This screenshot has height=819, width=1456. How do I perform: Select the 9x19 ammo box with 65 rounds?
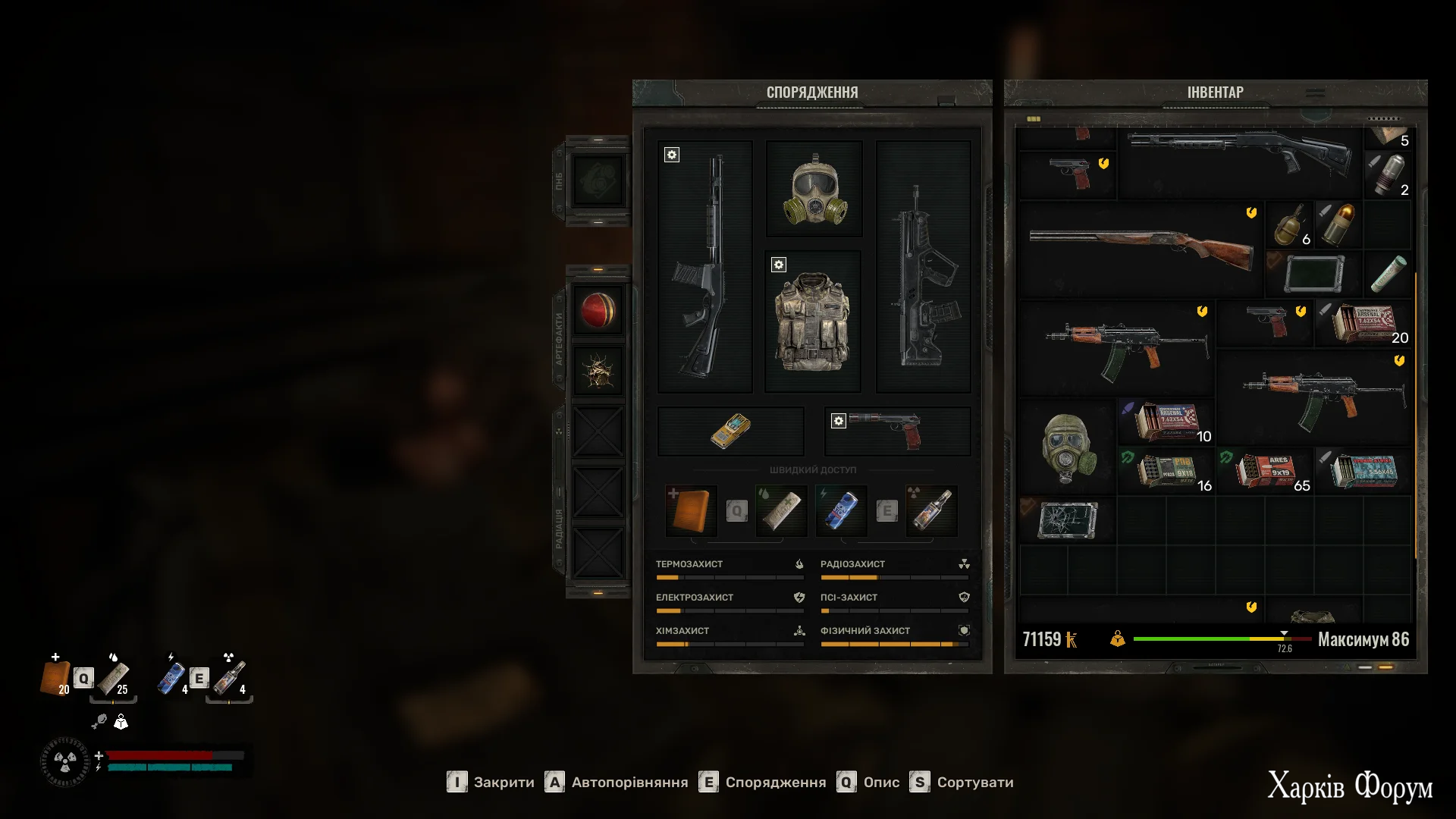[1265, 471]
